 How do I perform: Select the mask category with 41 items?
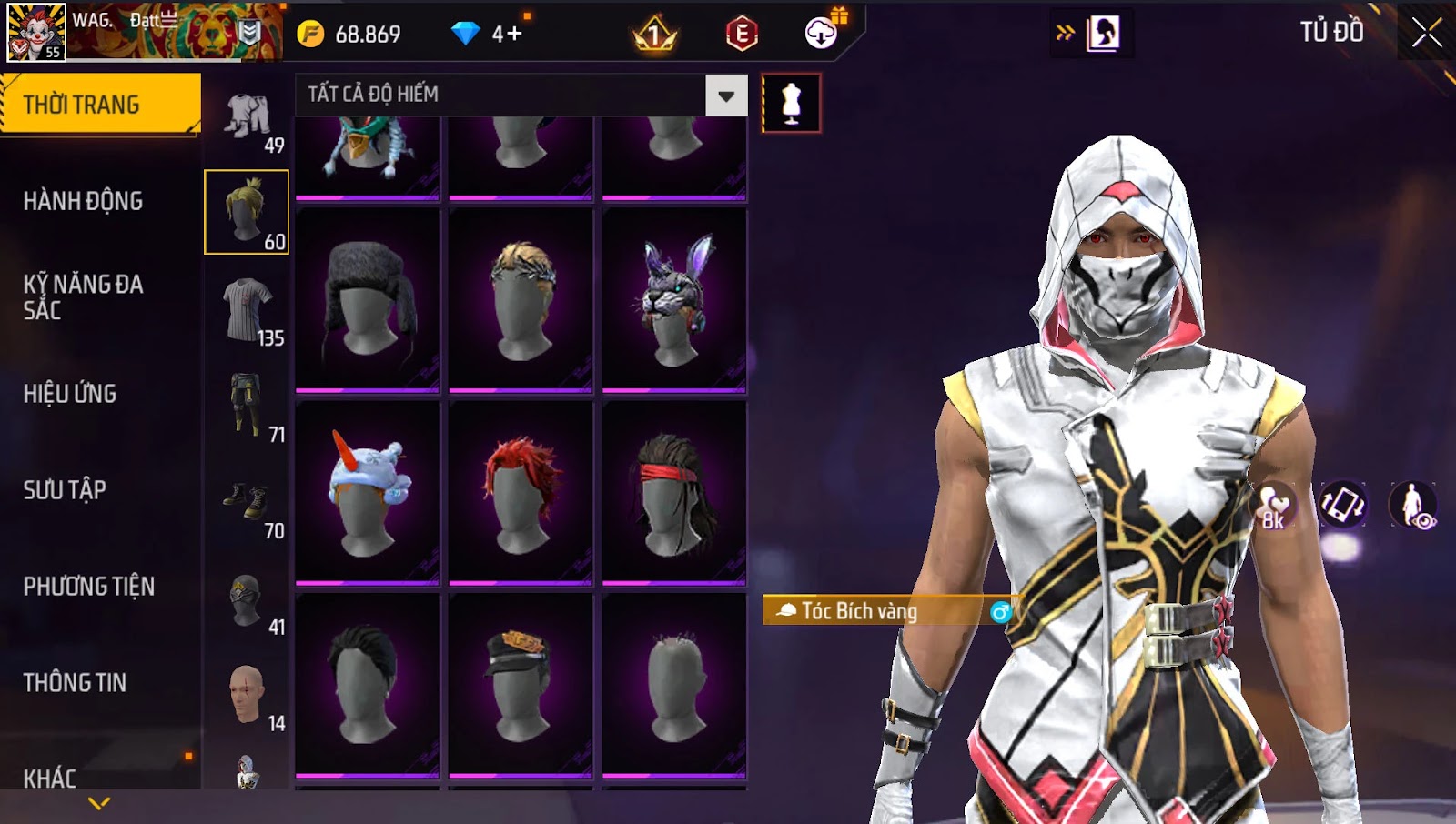248,600
